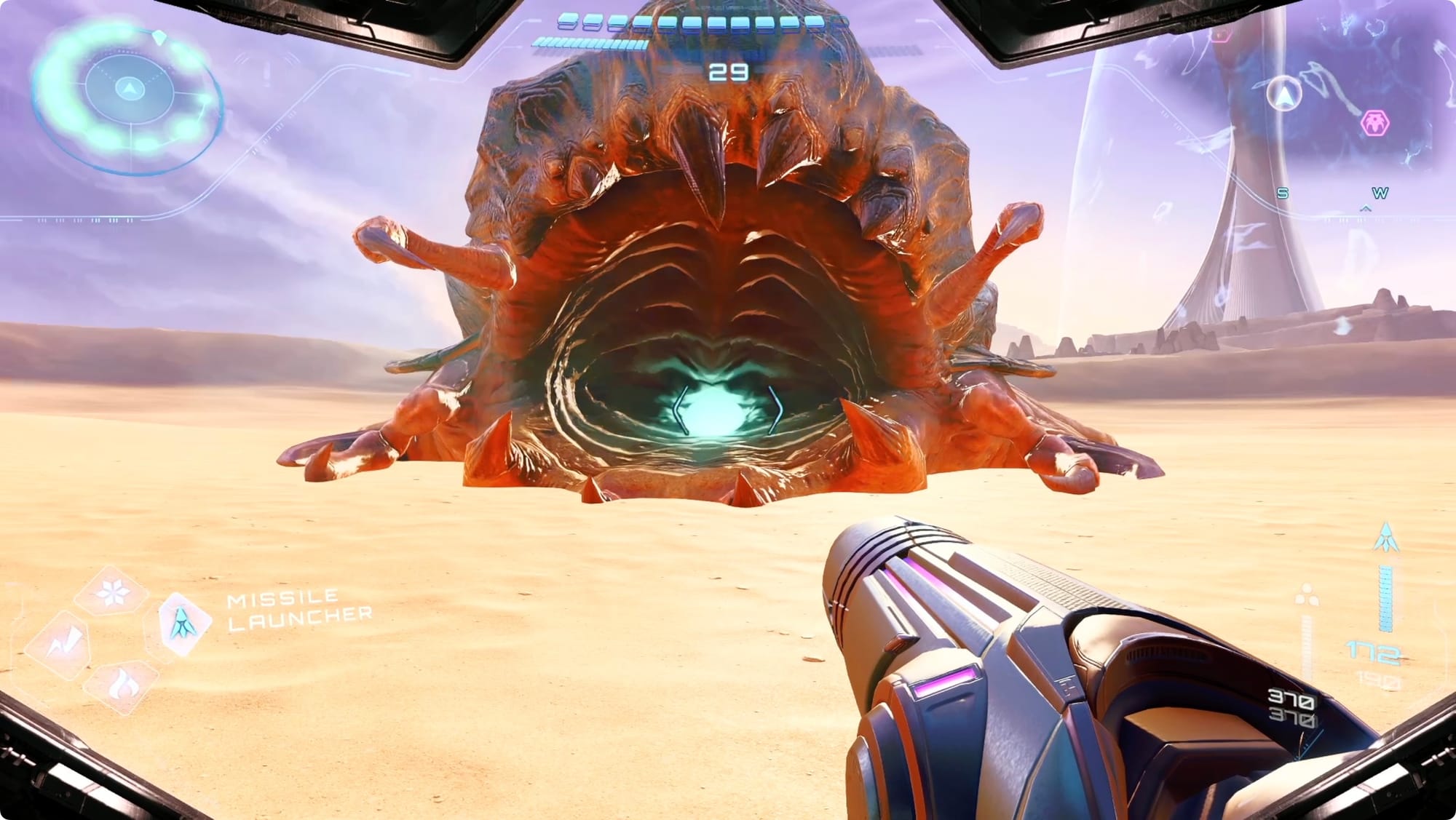The height and width of the screenshot is (820, 1456).
Task: Select the pink creature hexagon map marker
Action: [1374, 123]
